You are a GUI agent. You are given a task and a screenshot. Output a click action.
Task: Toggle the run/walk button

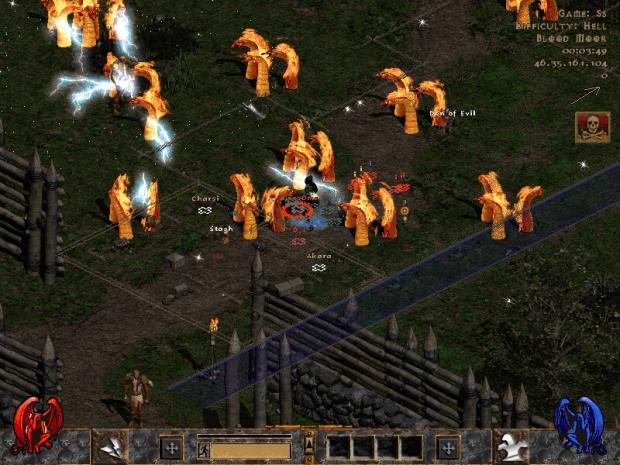tap(203, 449)
